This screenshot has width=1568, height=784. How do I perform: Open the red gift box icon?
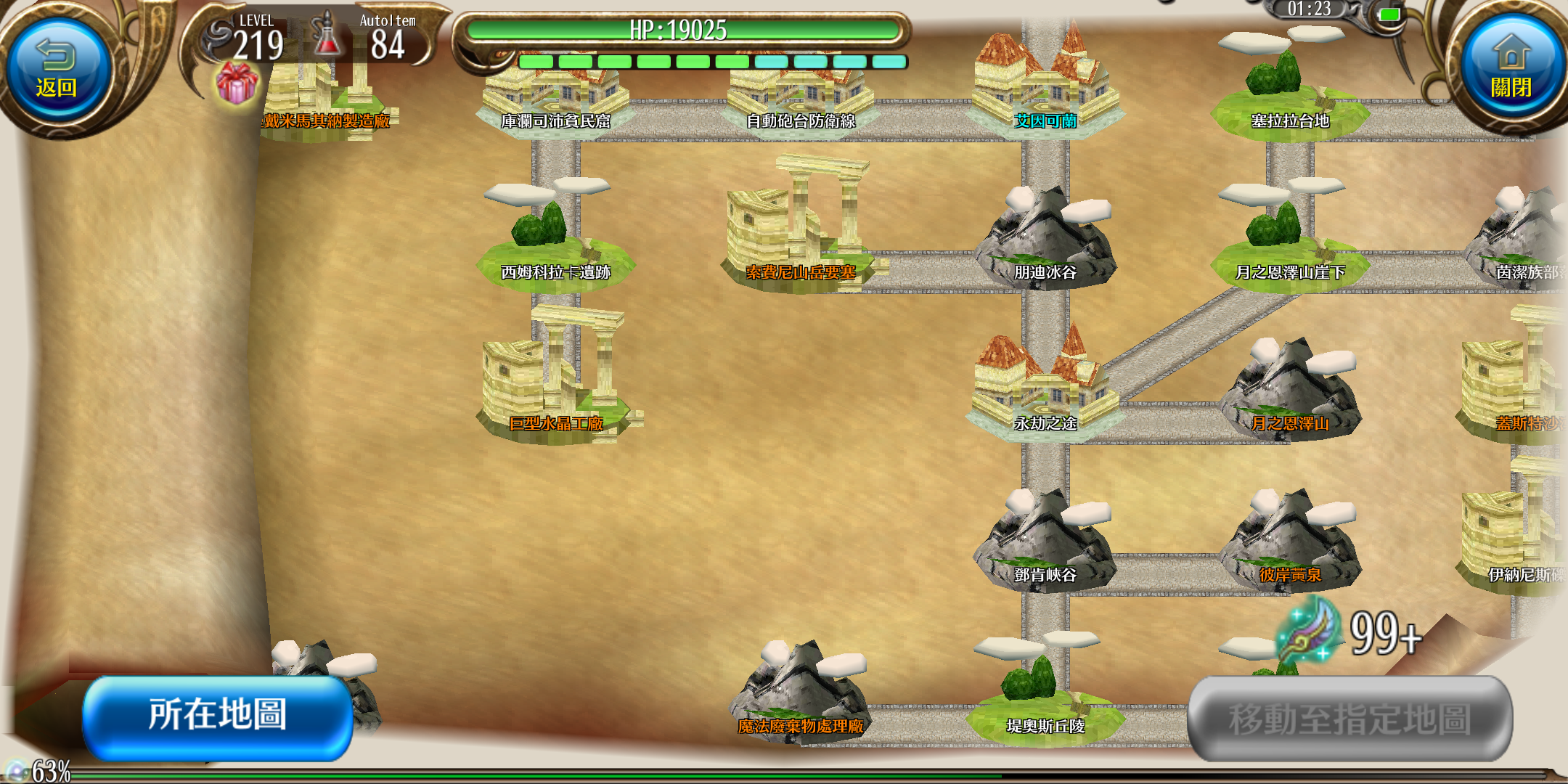237,83
